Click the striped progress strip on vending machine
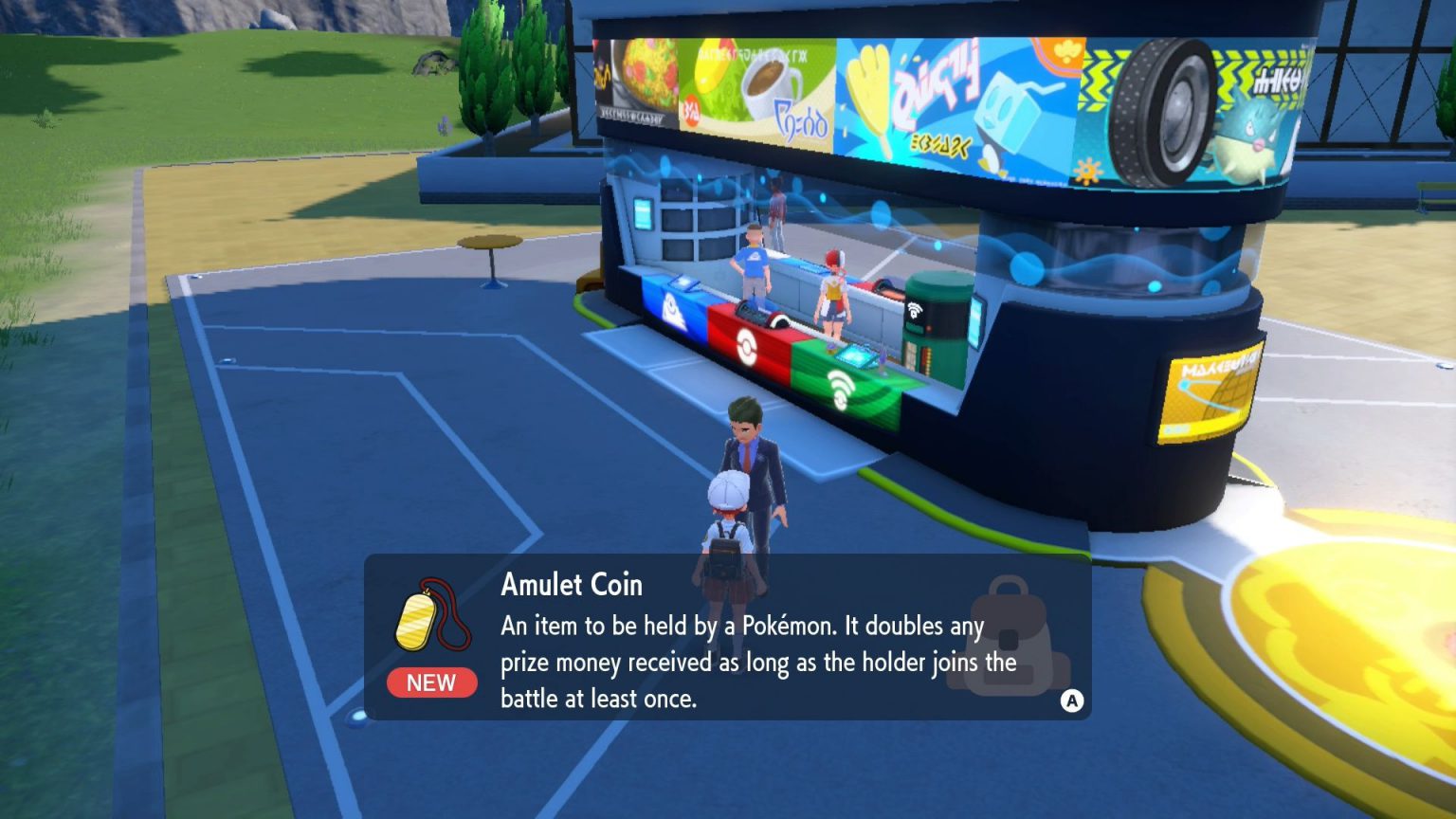 click(x=926, y=363)
